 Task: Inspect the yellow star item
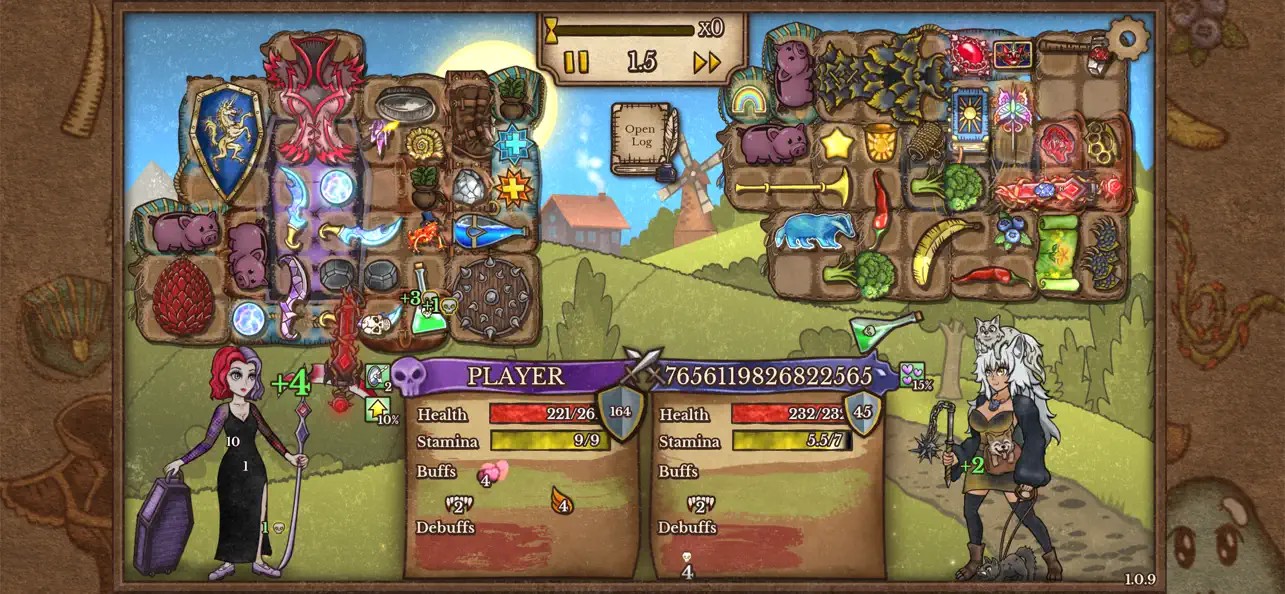[x=836, y=145]
